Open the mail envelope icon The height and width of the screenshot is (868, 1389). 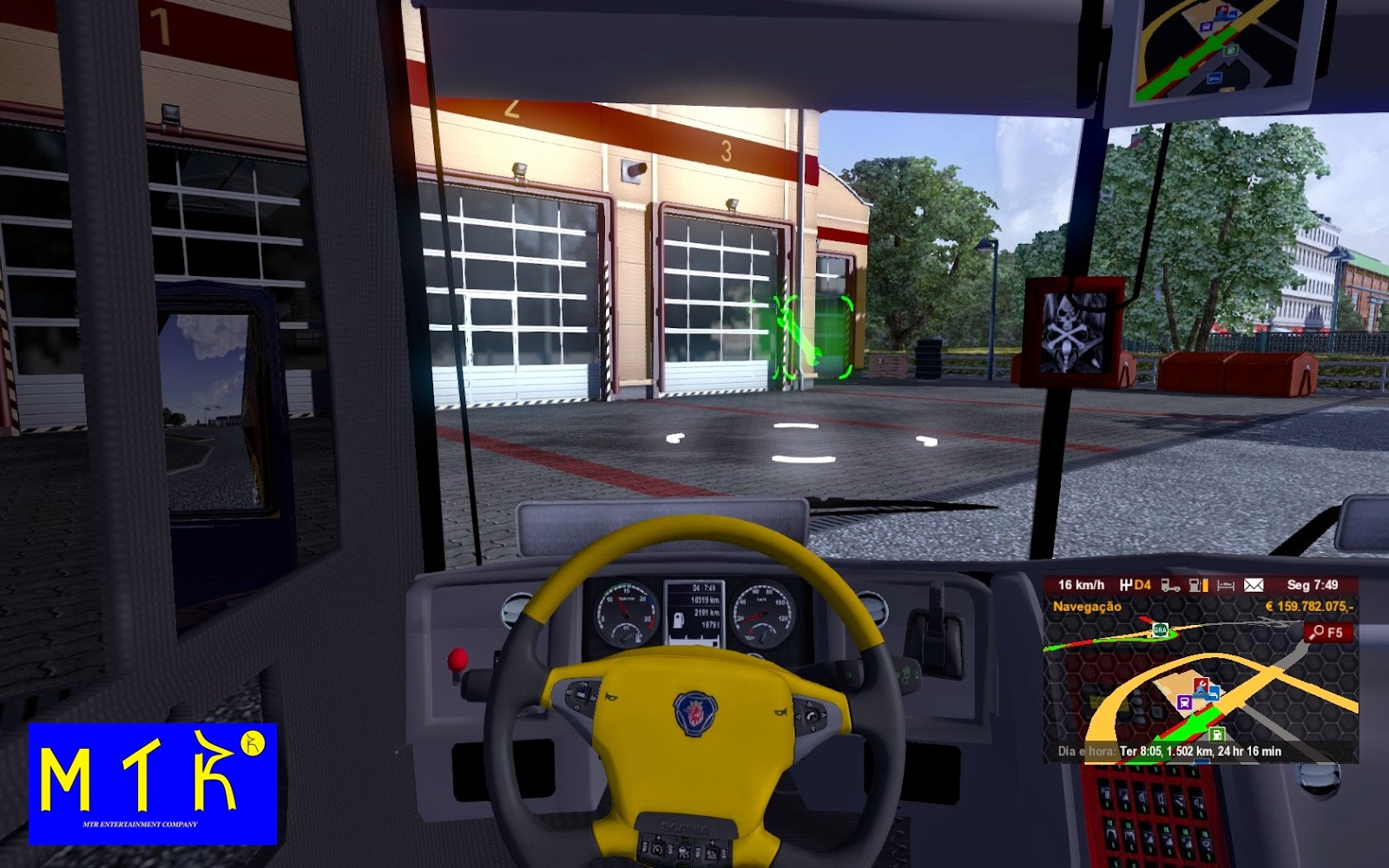pyautogui.click(x=1252, y=586)
